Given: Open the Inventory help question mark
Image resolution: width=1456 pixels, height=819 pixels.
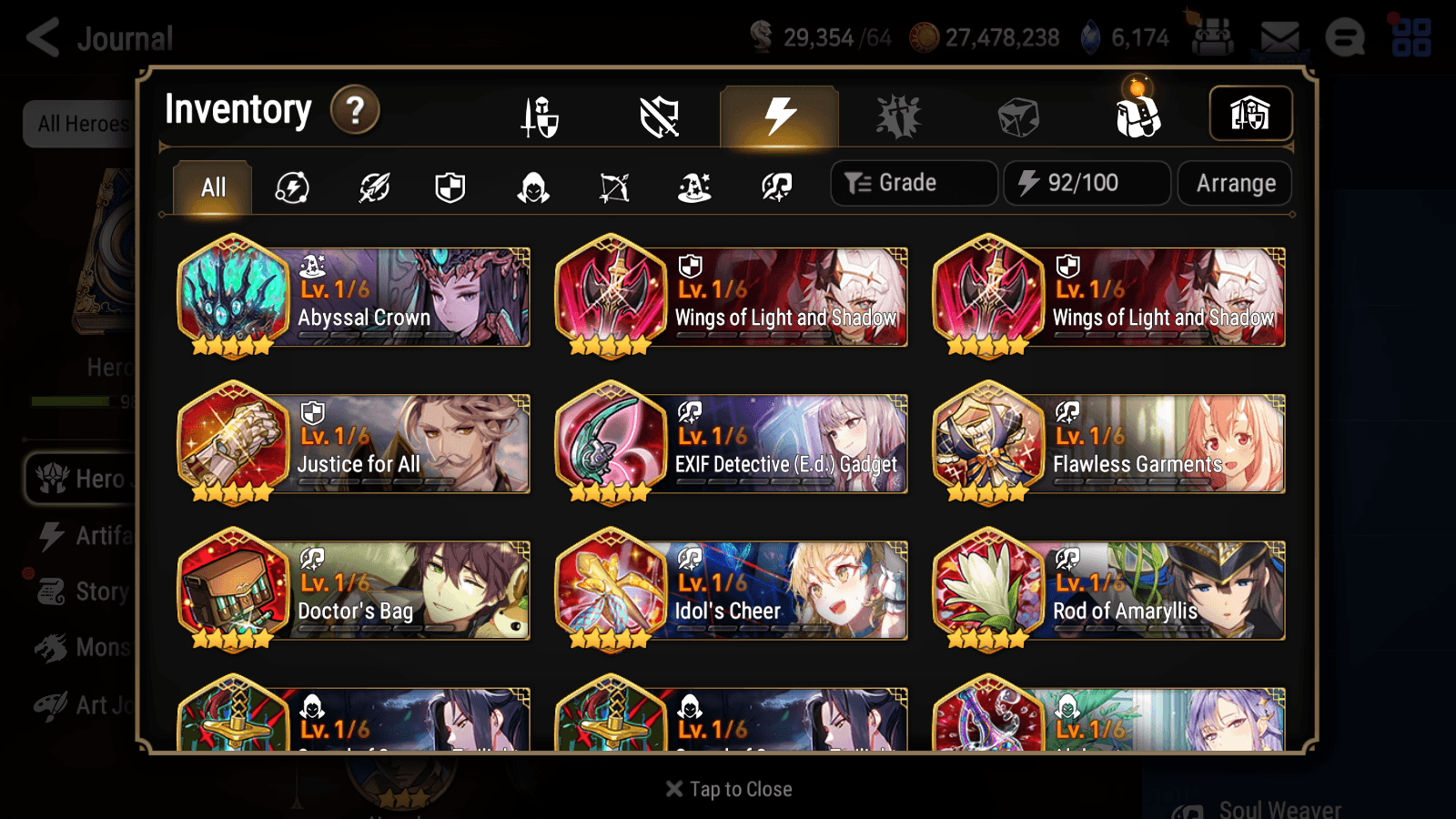Looking at the screenshot, I should click(x=355, y=109).
